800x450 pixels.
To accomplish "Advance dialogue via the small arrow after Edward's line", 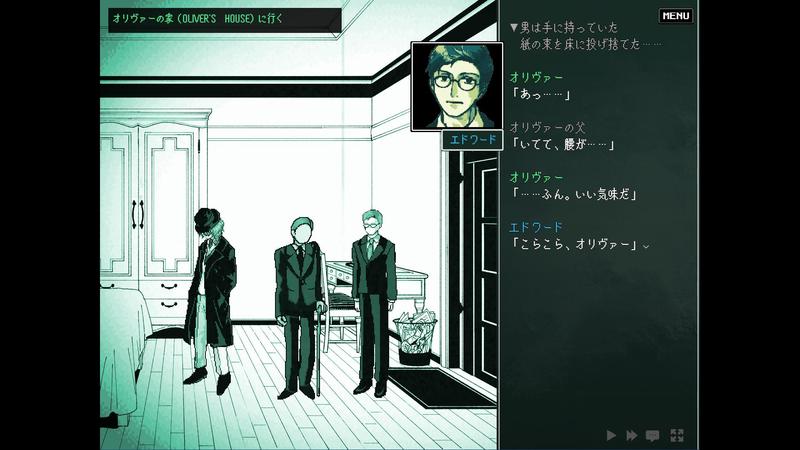I will click(x=646, y=246).
